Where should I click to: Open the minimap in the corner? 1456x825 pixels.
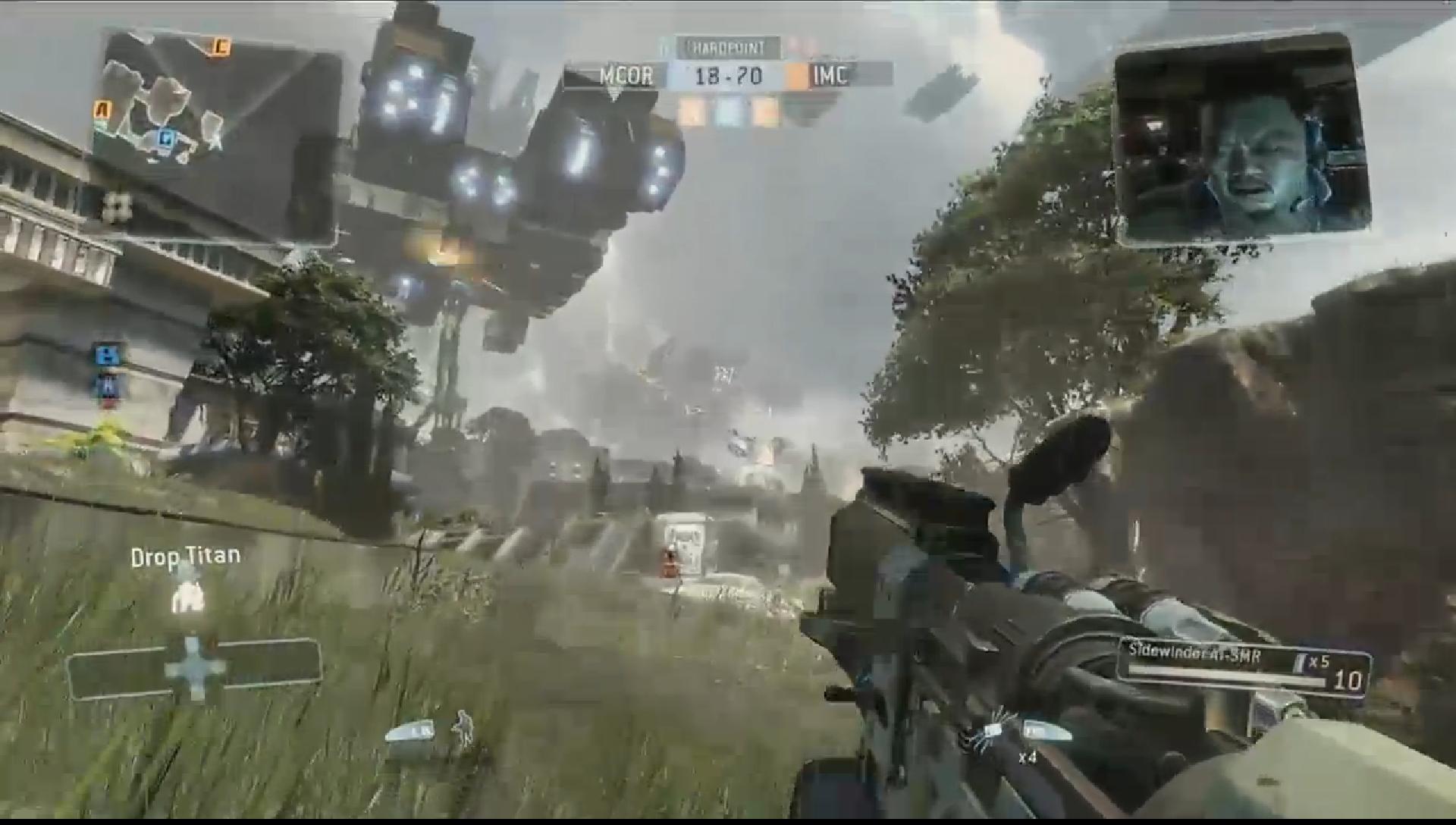[216, 136]
